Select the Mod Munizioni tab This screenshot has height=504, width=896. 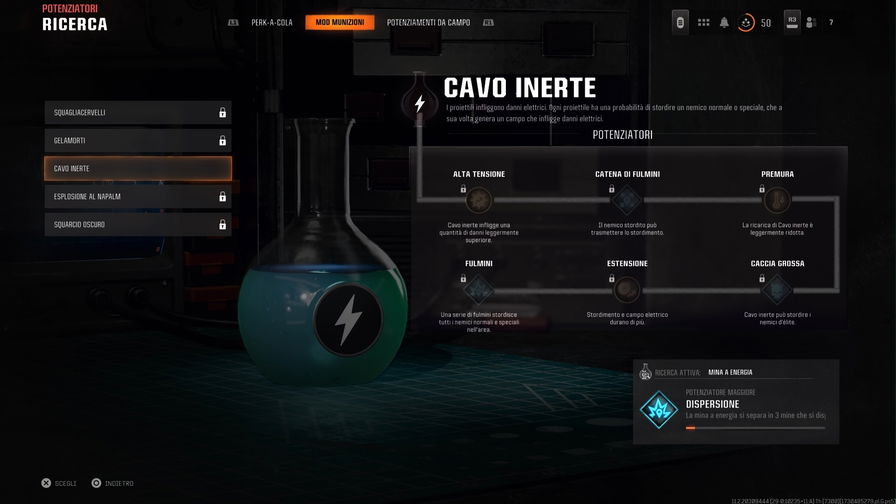[x=340, y=22]
